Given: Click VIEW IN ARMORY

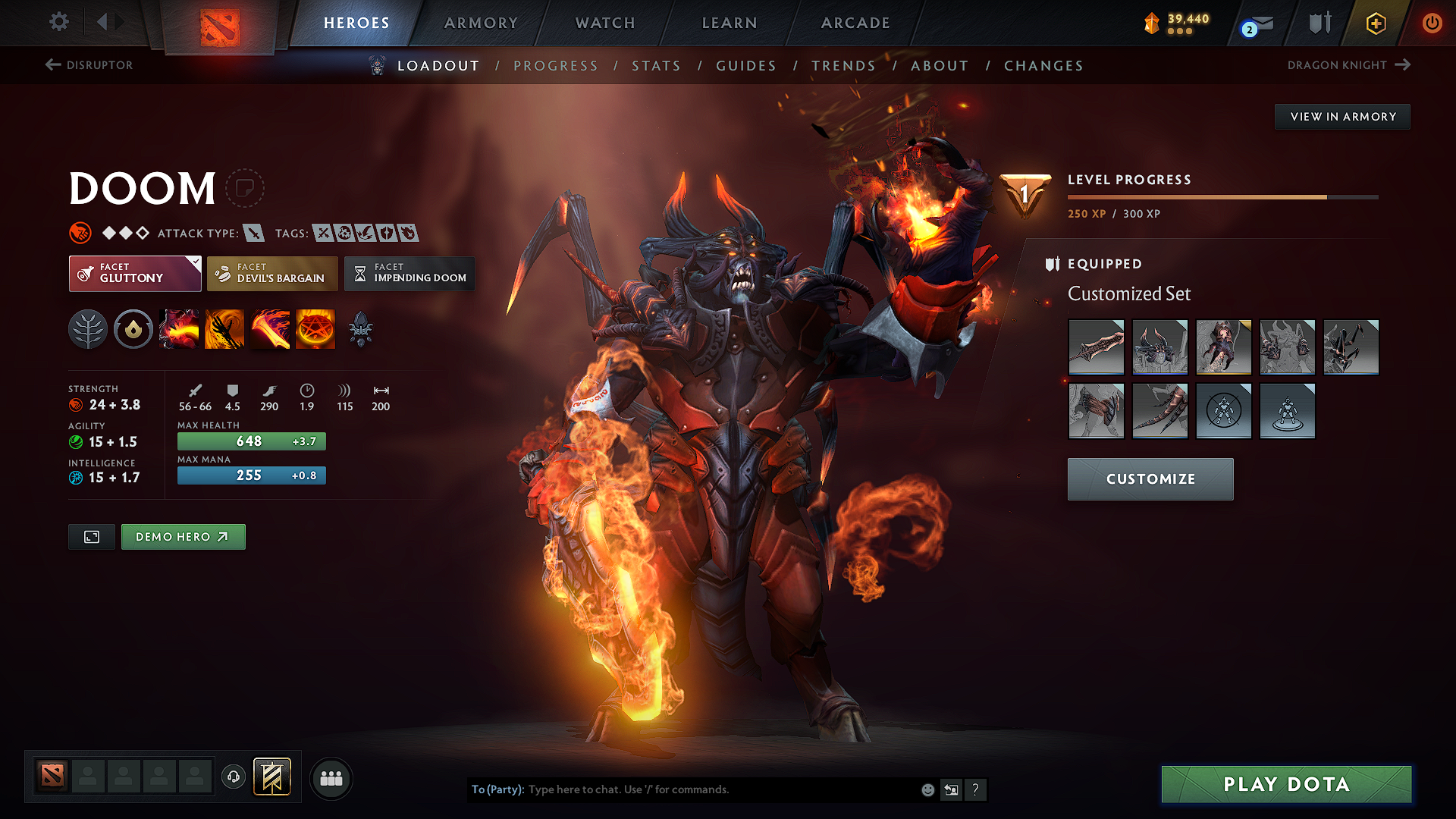Looking at the screenshot, I should click(1341, 116).
